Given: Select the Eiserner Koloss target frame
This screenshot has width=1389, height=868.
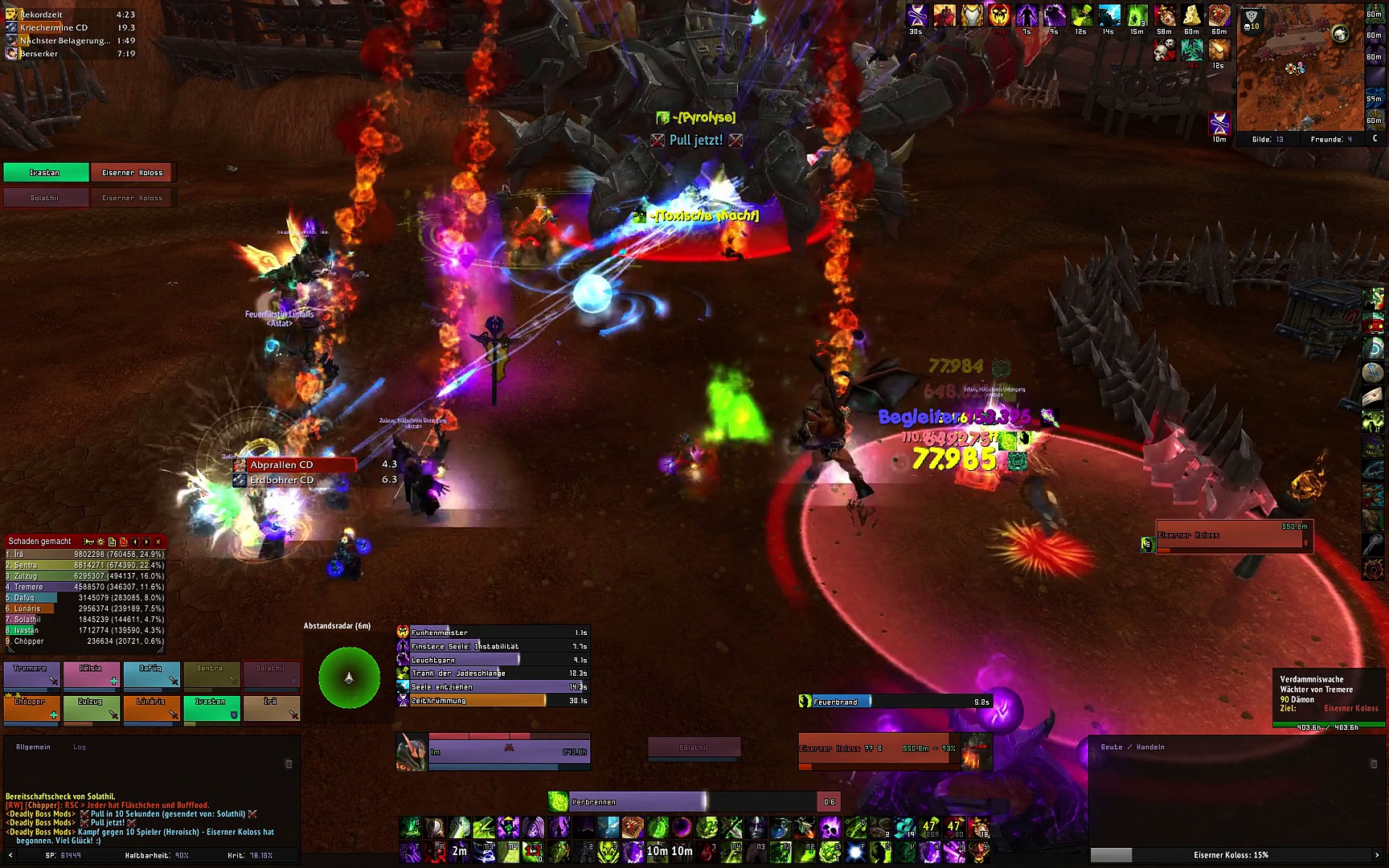Looking at the screenshot, I should click(x=884, y=751).
